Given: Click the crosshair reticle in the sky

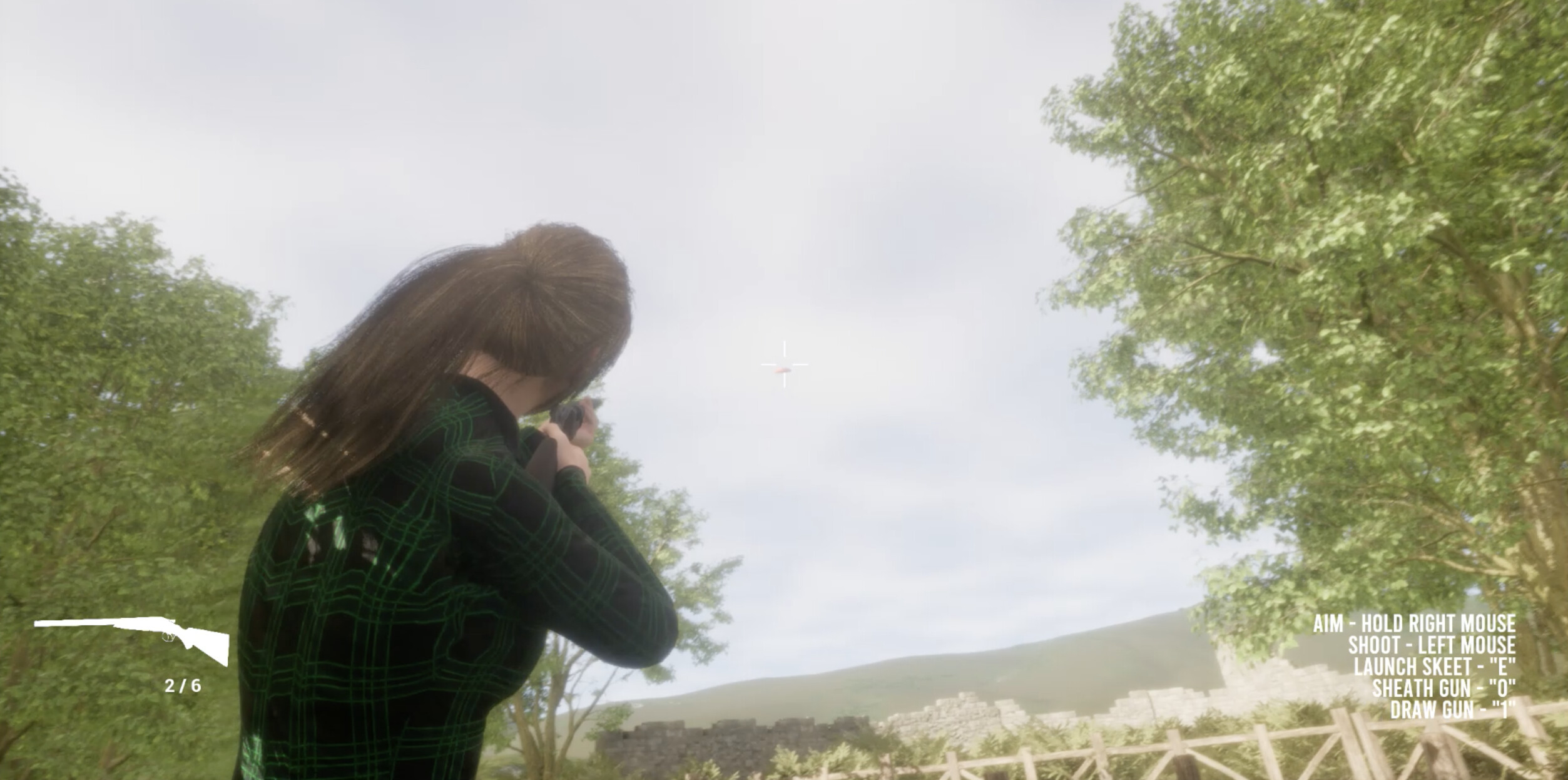Looking at the screenshot, I should coord(784,364).
